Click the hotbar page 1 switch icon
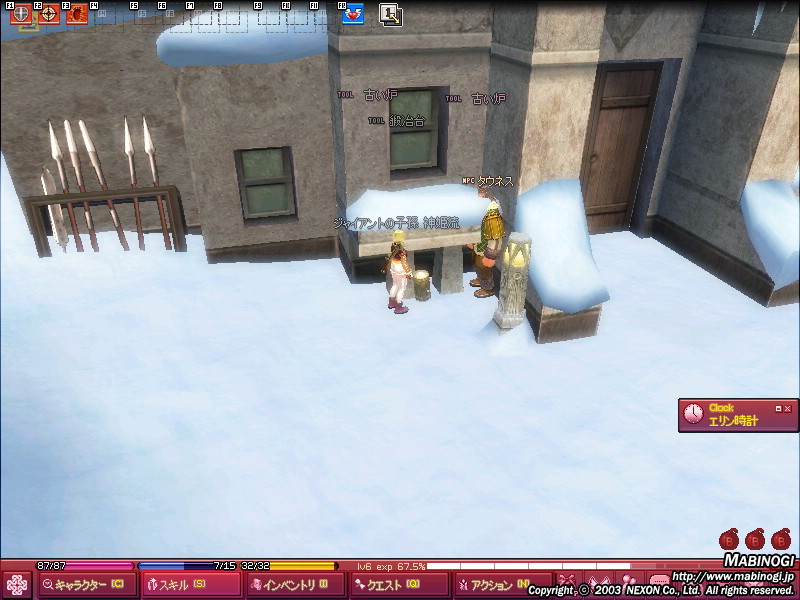This screenshot has width=800, height=600. click(390, 14)
